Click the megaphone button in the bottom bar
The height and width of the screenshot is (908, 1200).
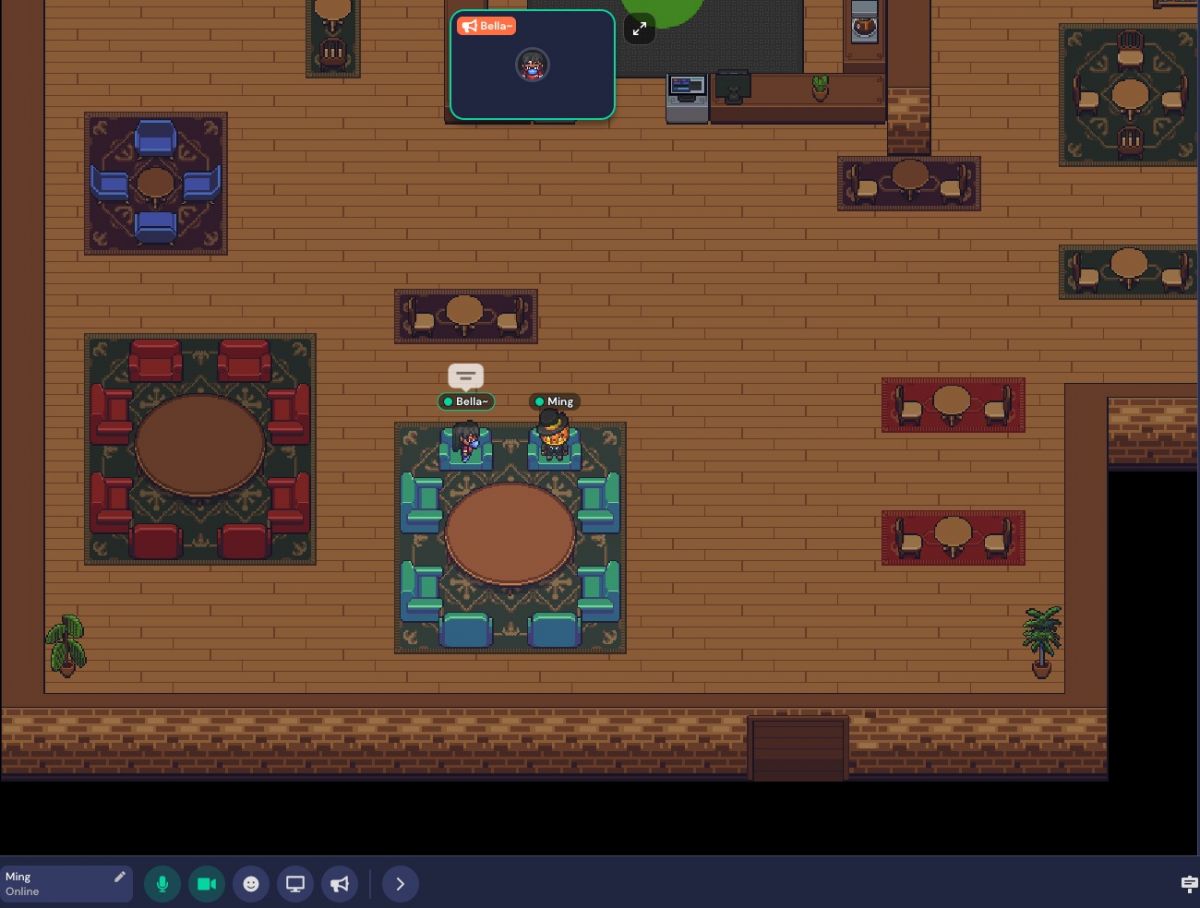click(340, 884)
